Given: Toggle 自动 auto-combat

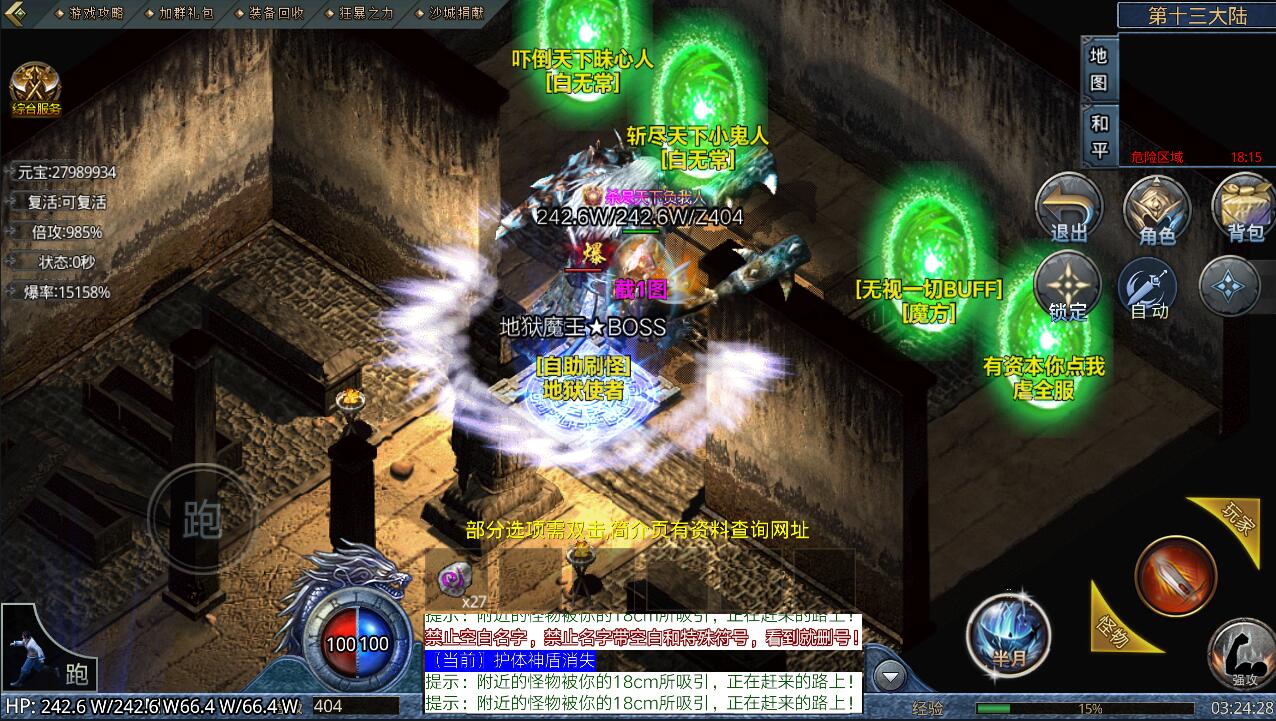Looking at the screenshot, I should coord(1149,287).
